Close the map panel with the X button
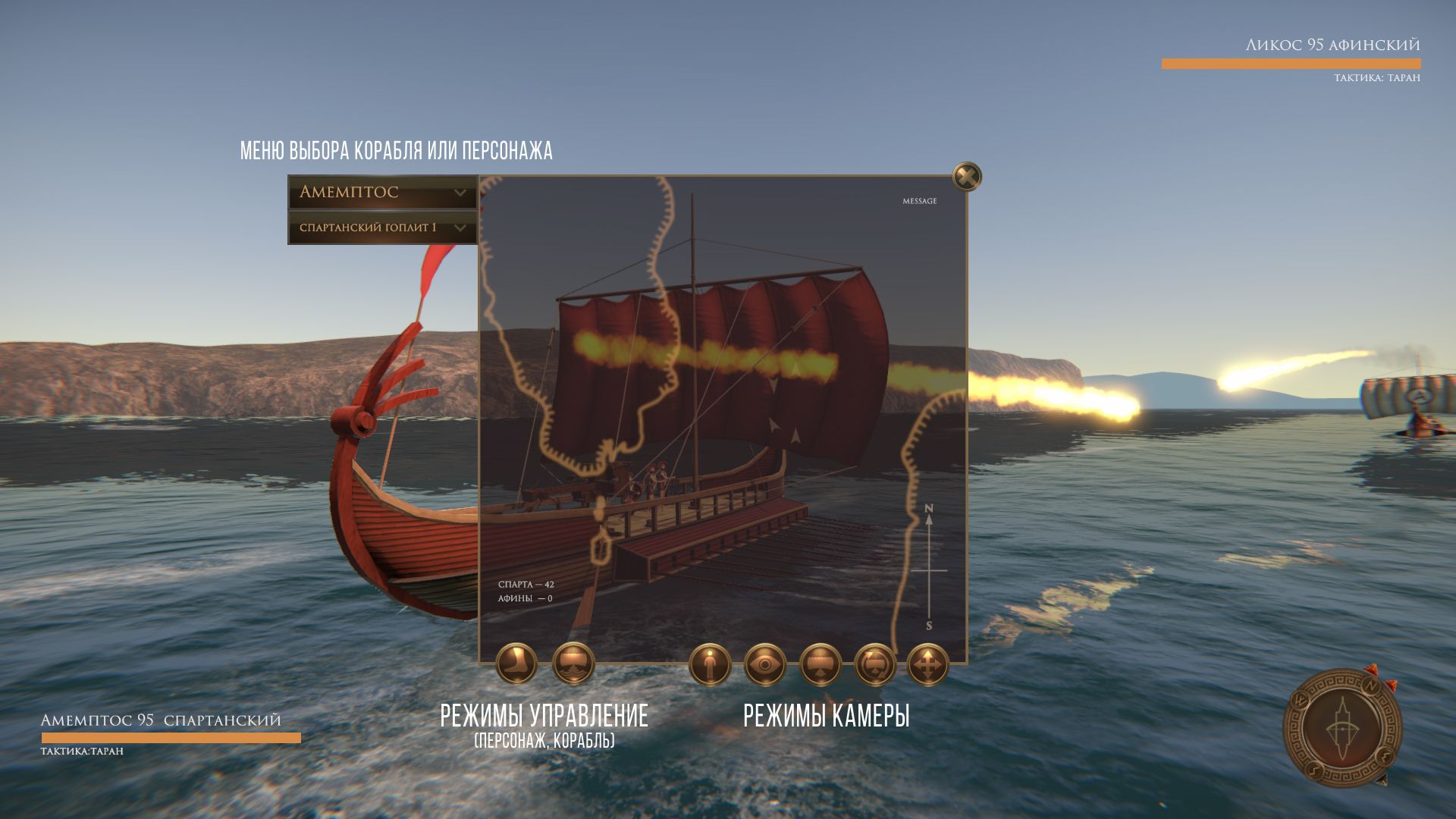Image resolution: width=1456 pixels, height=819 pixels. pos(967,177)
